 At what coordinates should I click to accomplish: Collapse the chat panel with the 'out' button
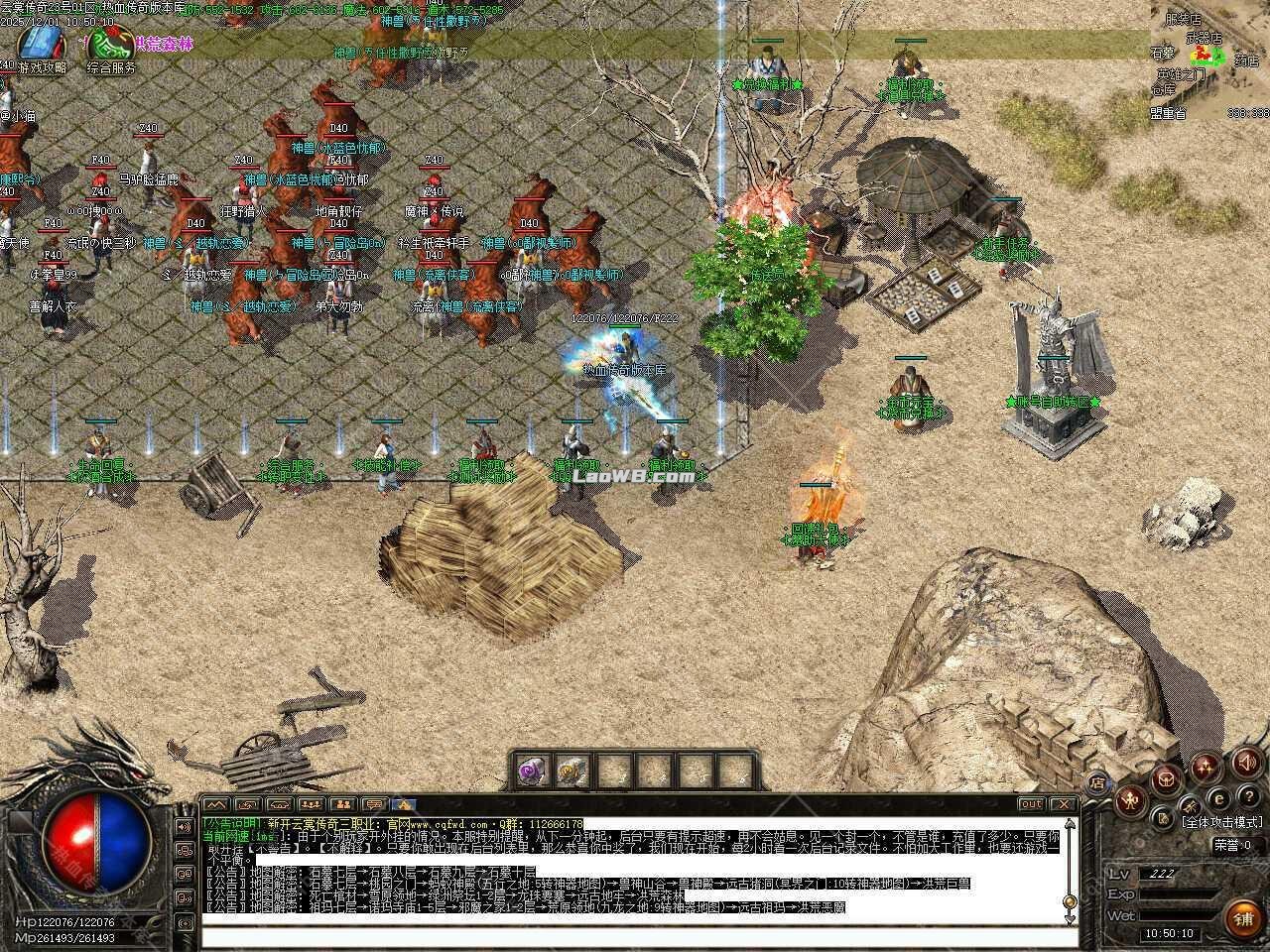(1030, 805)
